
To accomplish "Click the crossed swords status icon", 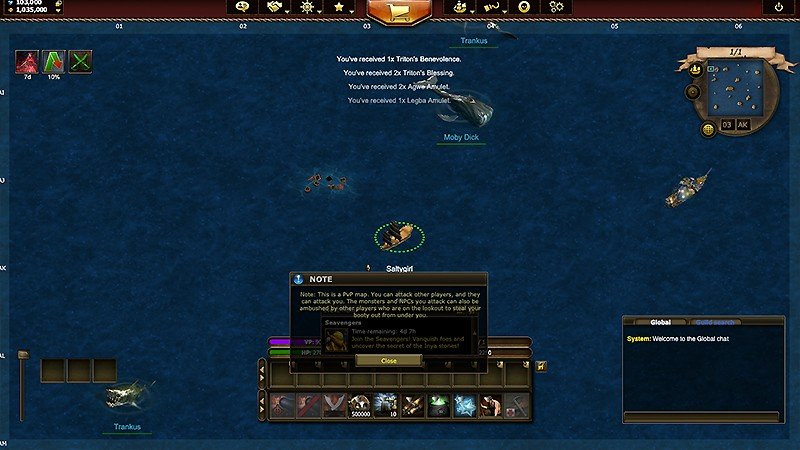I will pos(80,61).
